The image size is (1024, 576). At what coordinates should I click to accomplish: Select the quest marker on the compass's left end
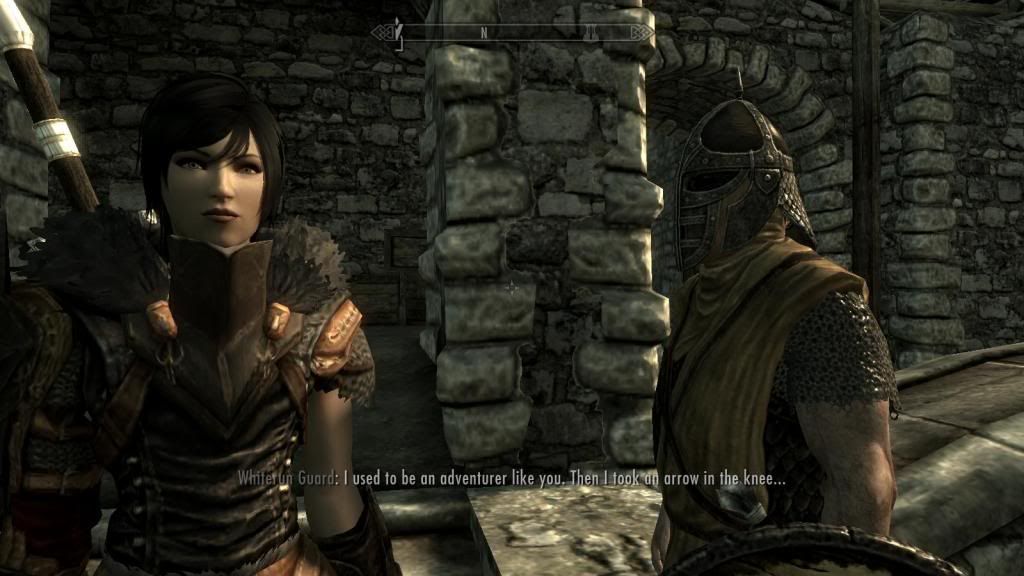point(398,31)
